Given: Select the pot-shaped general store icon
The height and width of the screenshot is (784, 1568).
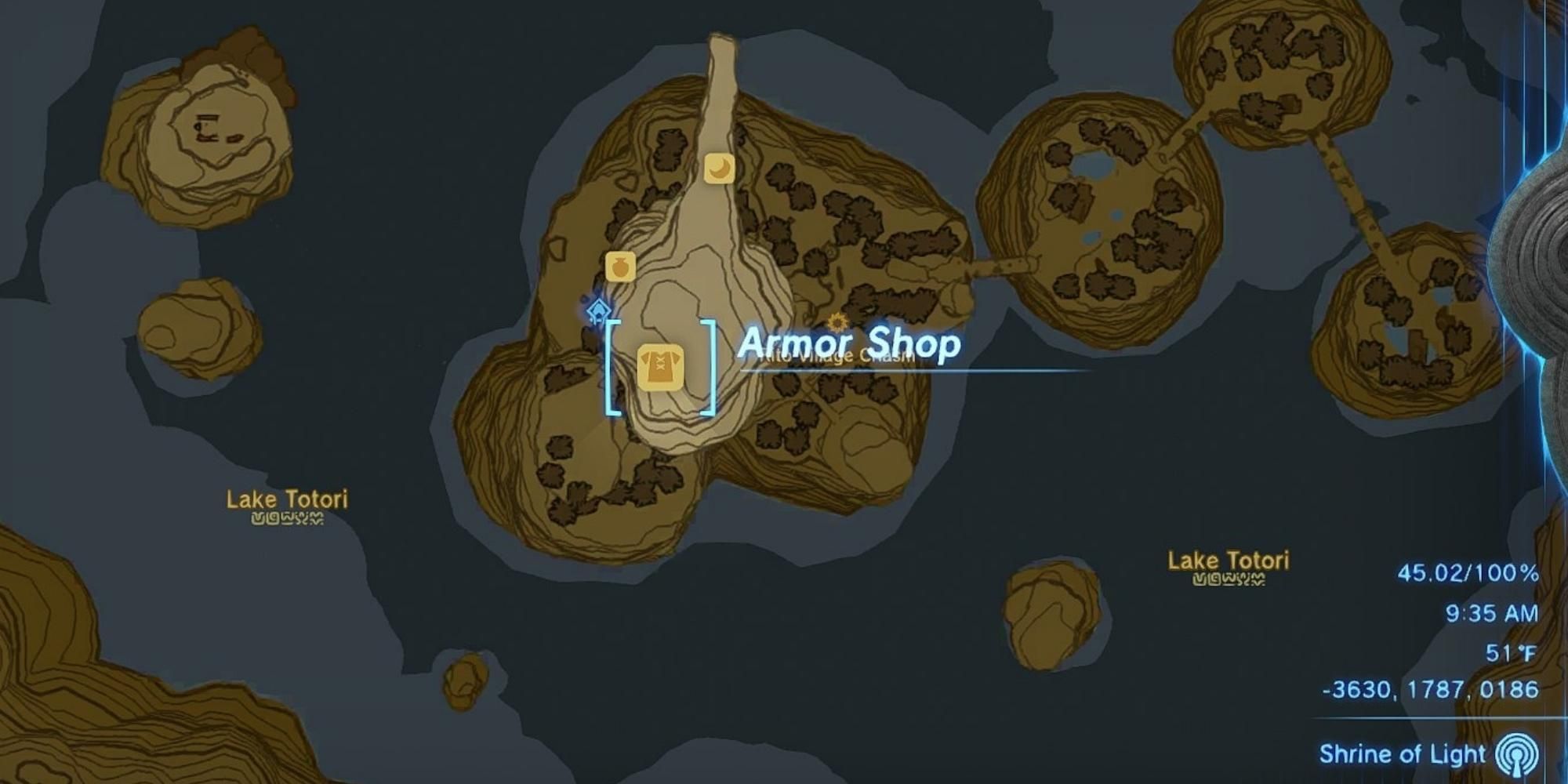Looking at the screenshot, I should coord(619,265).
